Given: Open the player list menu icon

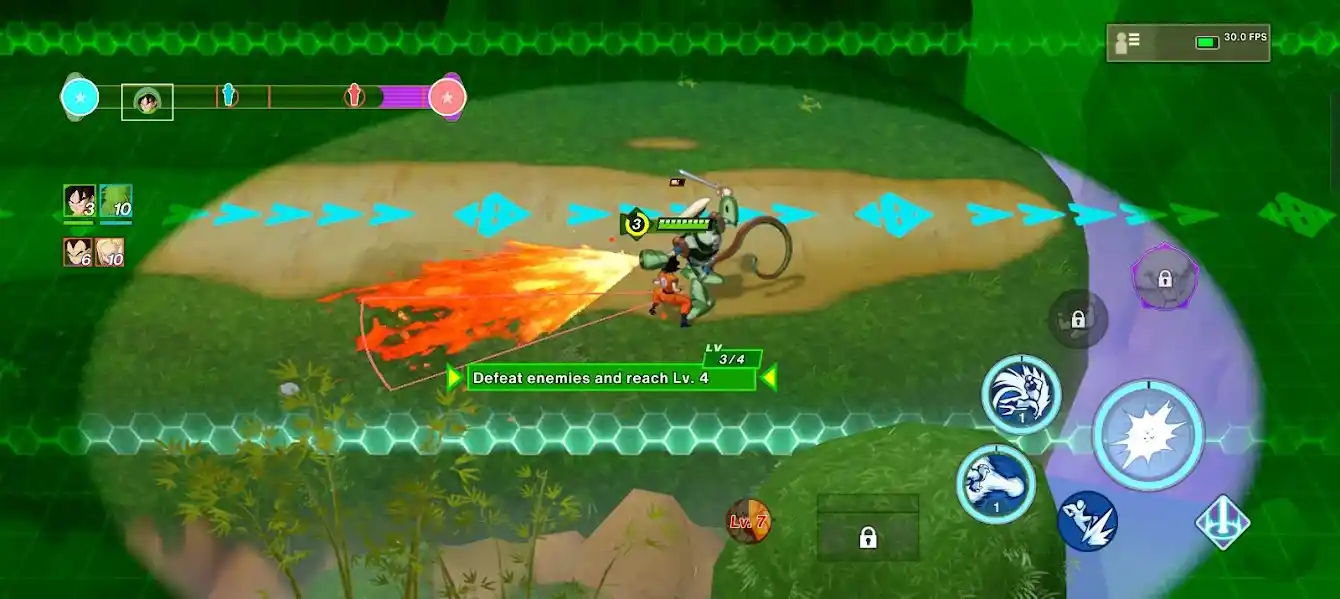Looking at the screenshot, I should tap(1127, 42).
